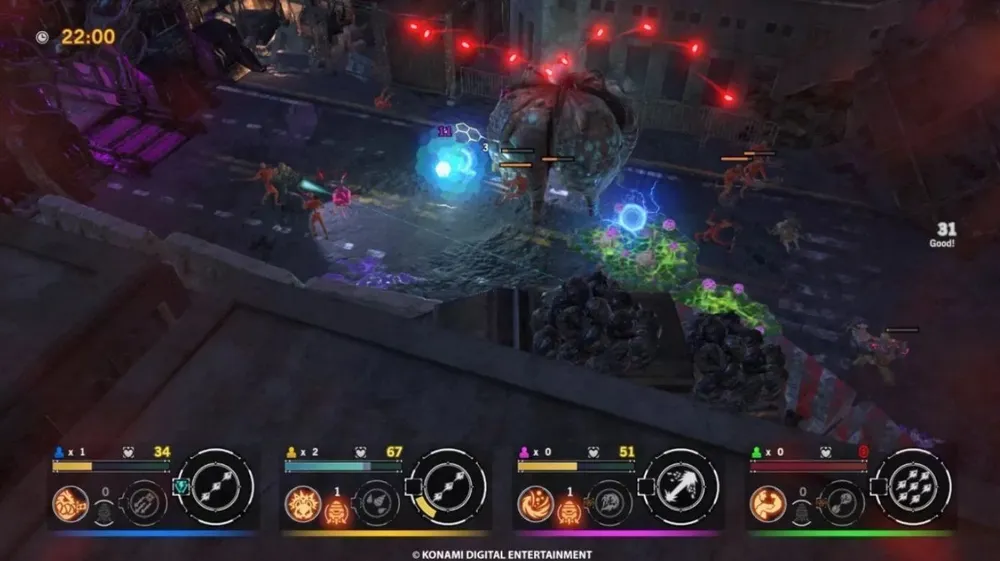Choose the blue player's dimmed secondary weapon

point(143,502)
